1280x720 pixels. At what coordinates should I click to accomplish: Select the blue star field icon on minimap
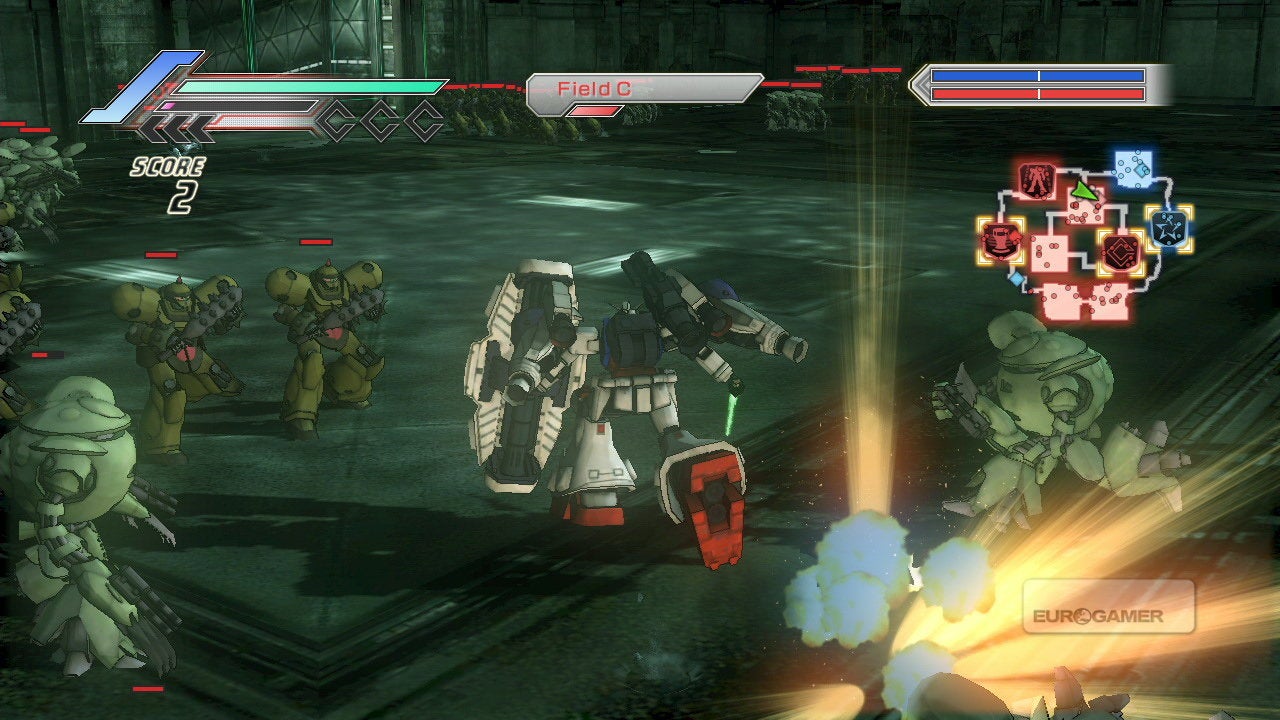pos(1167,227)
